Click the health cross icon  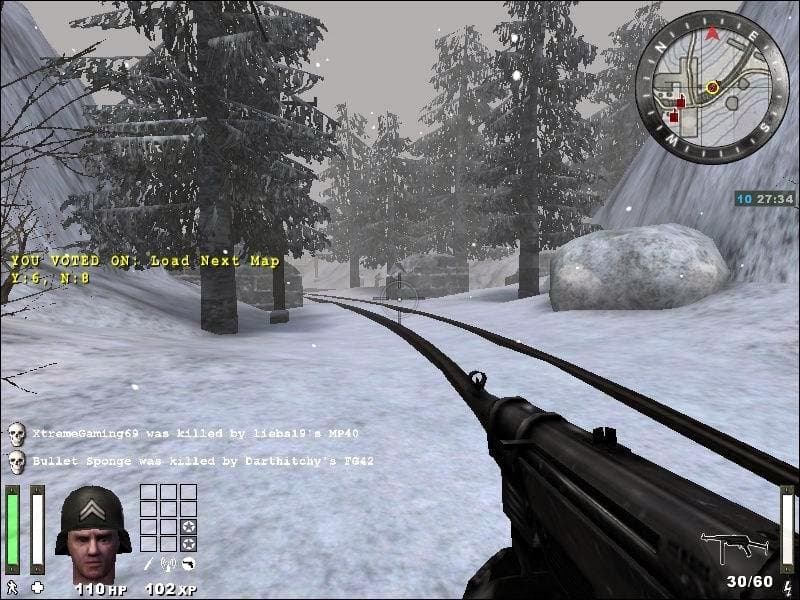point(38,587)
